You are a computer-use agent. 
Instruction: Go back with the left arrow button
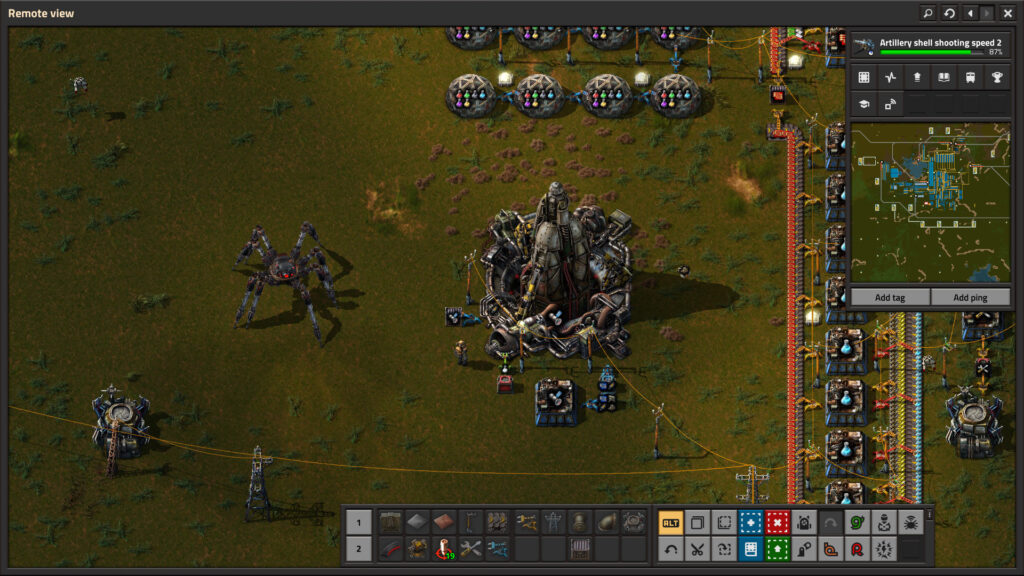point(969,13)
